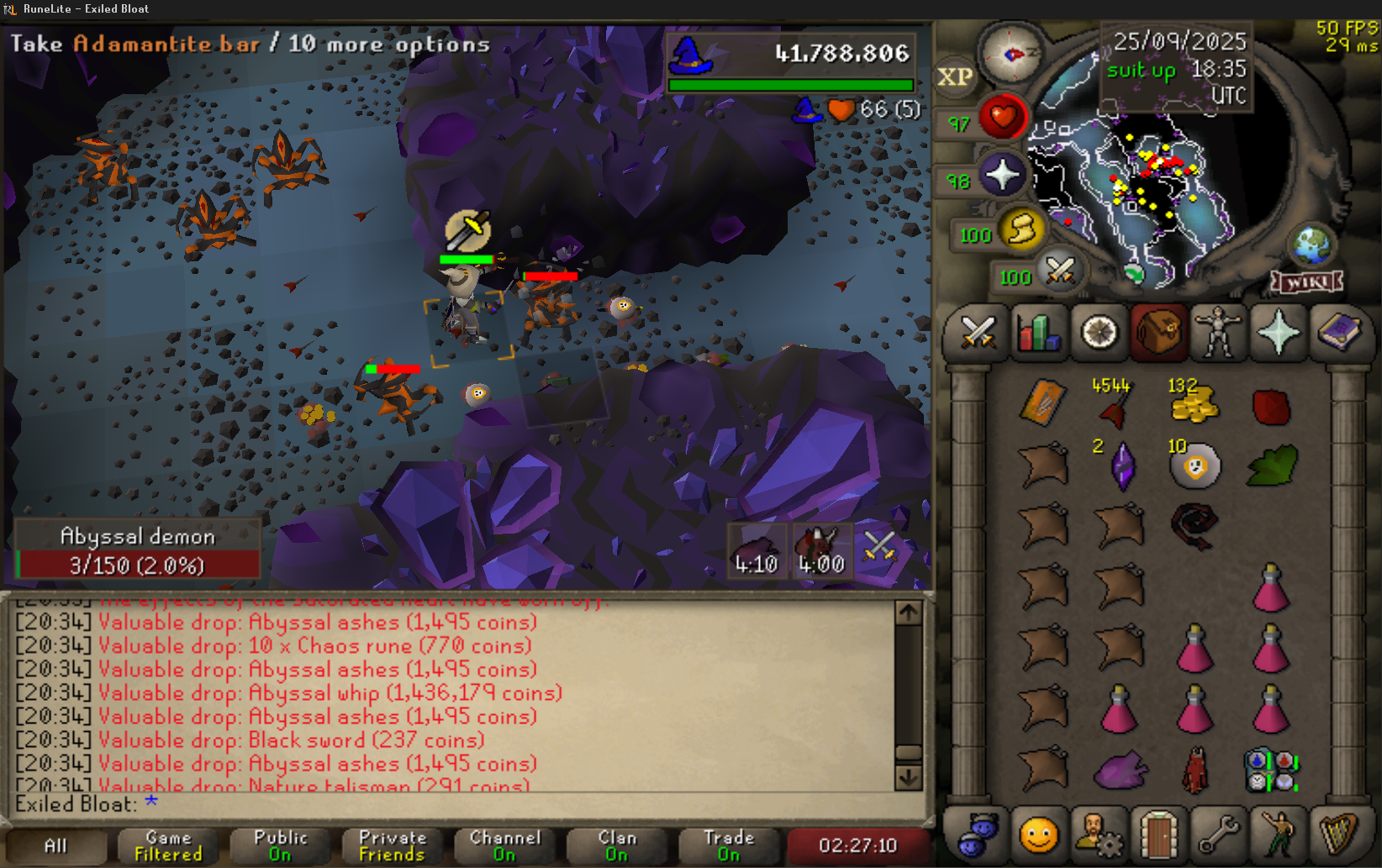
Task: Activate the special attack orb
Action: tap(1060, 271)
